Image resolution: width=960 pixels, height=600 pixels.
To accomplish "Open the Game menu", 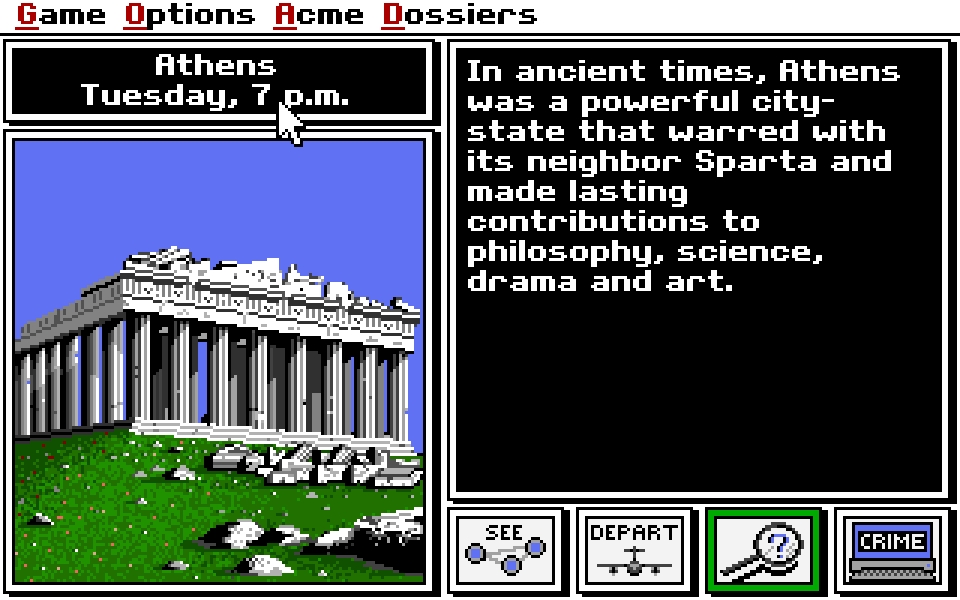I will [61, 15].
